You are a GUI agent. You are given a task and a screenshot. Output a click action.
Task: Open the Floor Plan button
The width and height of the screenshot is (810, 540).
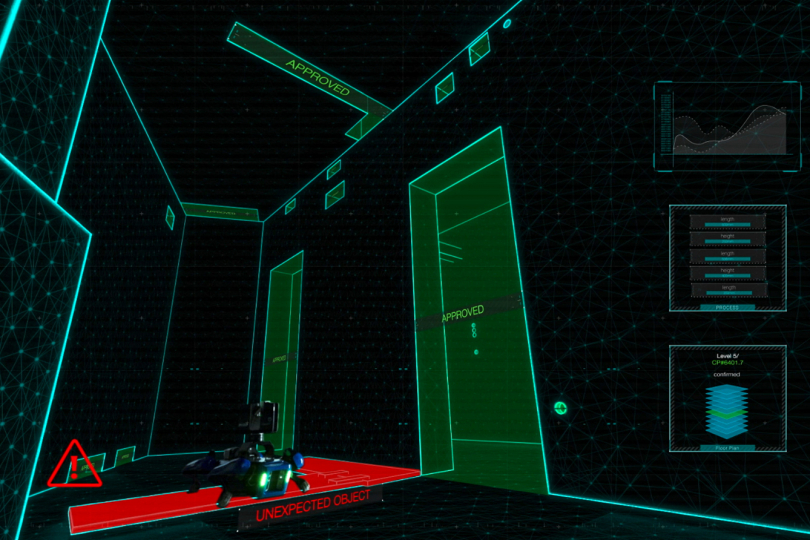727,449
